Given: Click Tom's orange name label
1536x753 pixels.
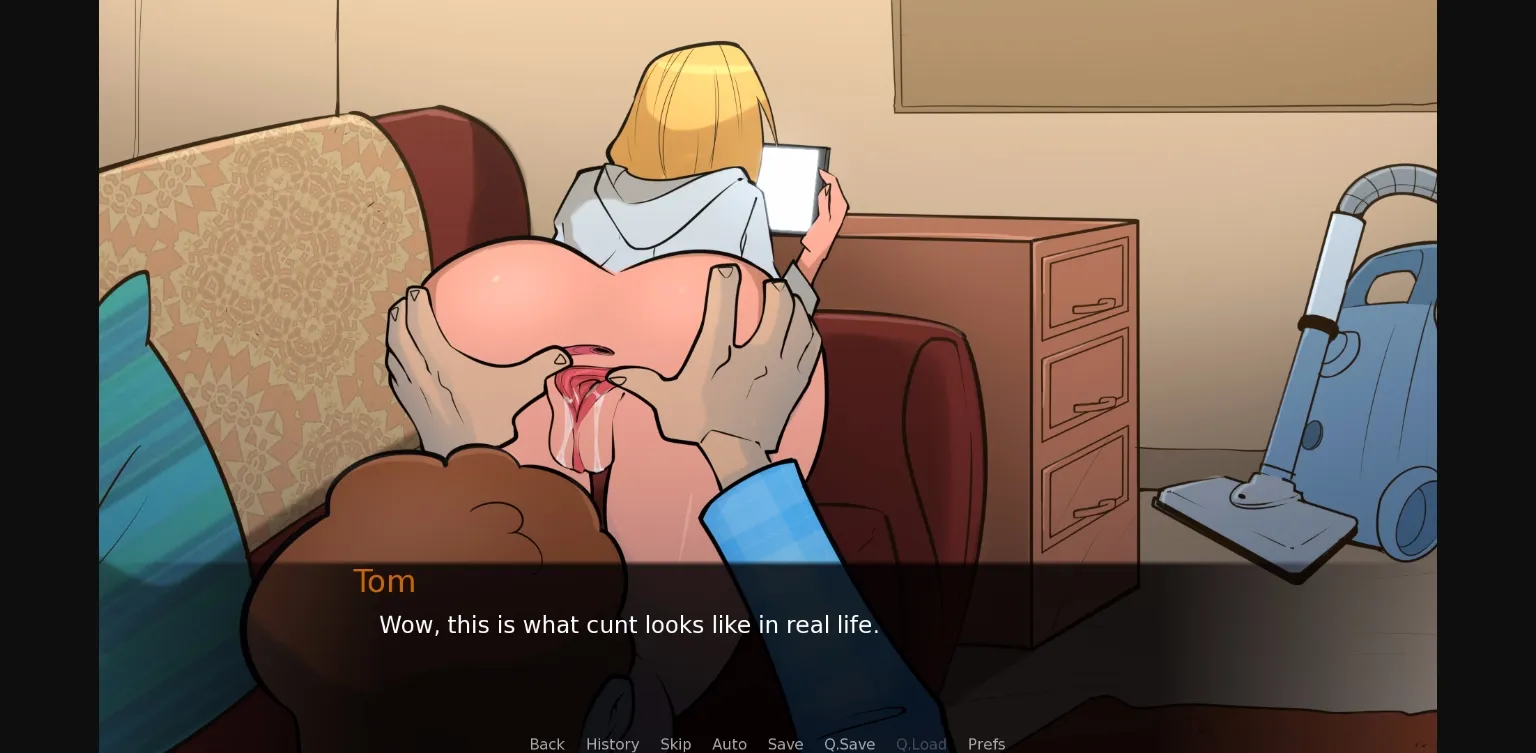Looking at the screenshot, I should (x=384, y=581).
